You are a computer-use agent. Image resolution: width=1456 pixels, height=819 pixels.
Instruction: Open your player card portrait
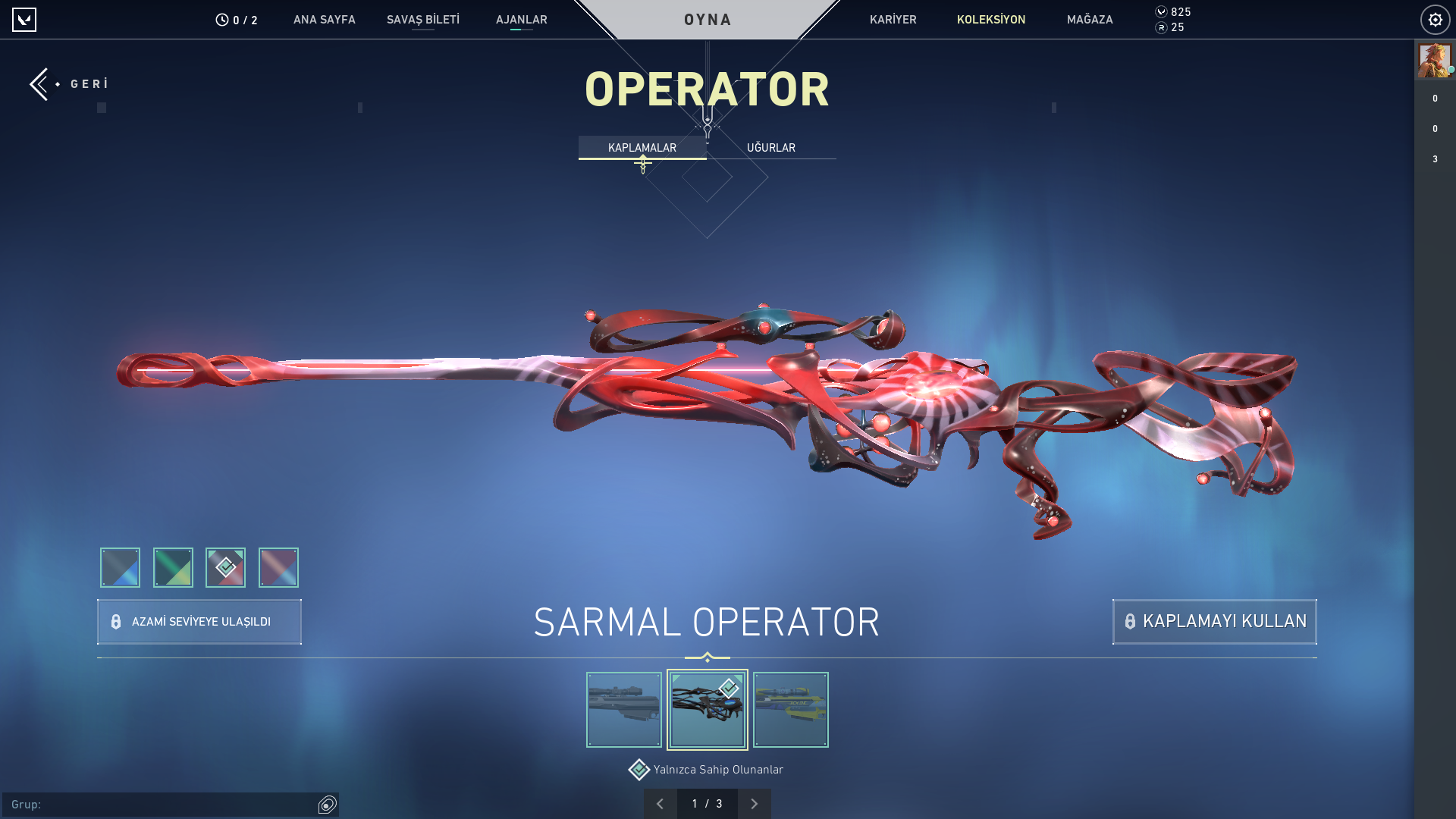[x=1434, y=60]
